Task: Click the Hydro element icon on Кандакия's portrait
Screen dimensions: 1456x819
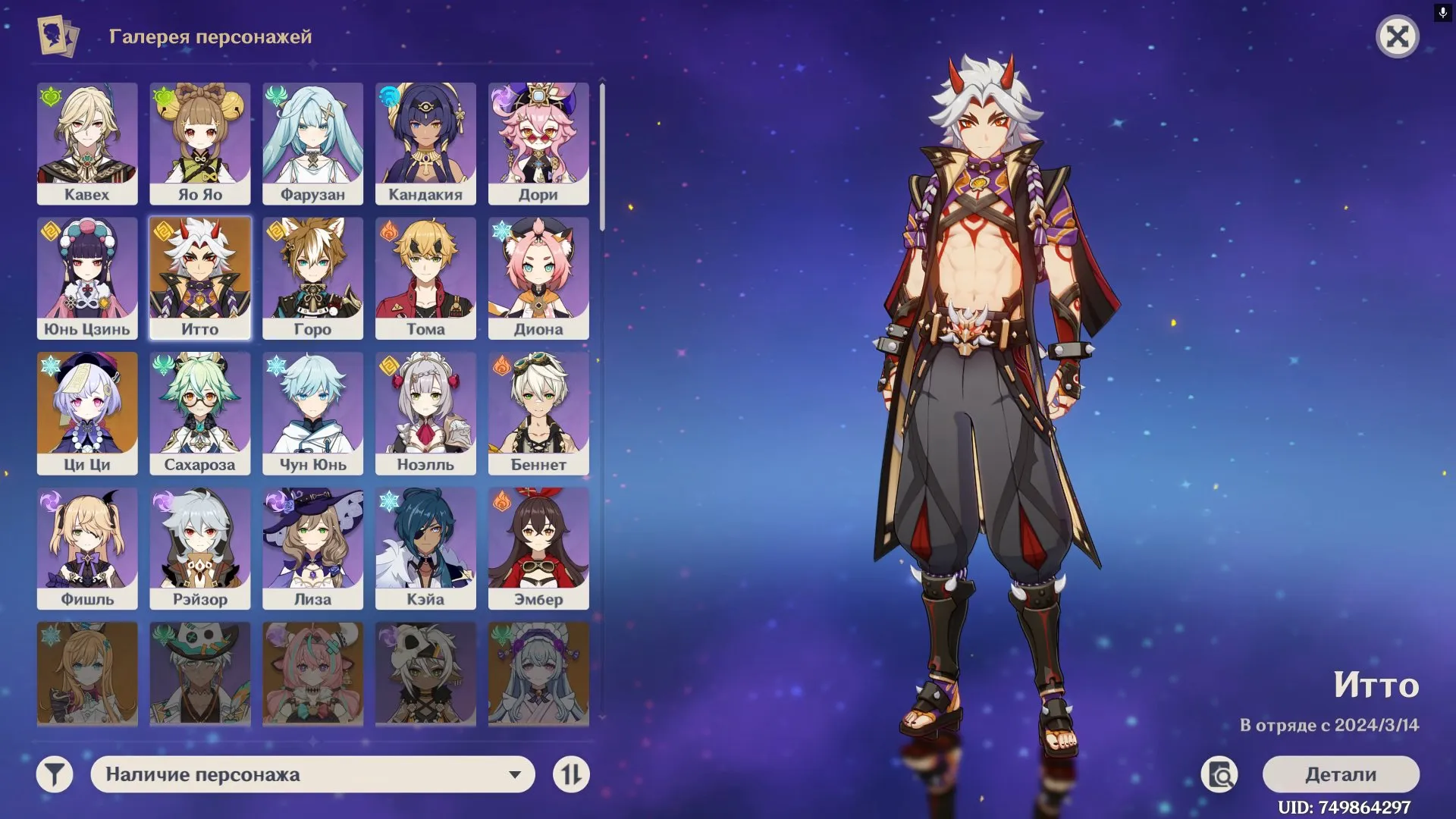Action: click(387, 96)
